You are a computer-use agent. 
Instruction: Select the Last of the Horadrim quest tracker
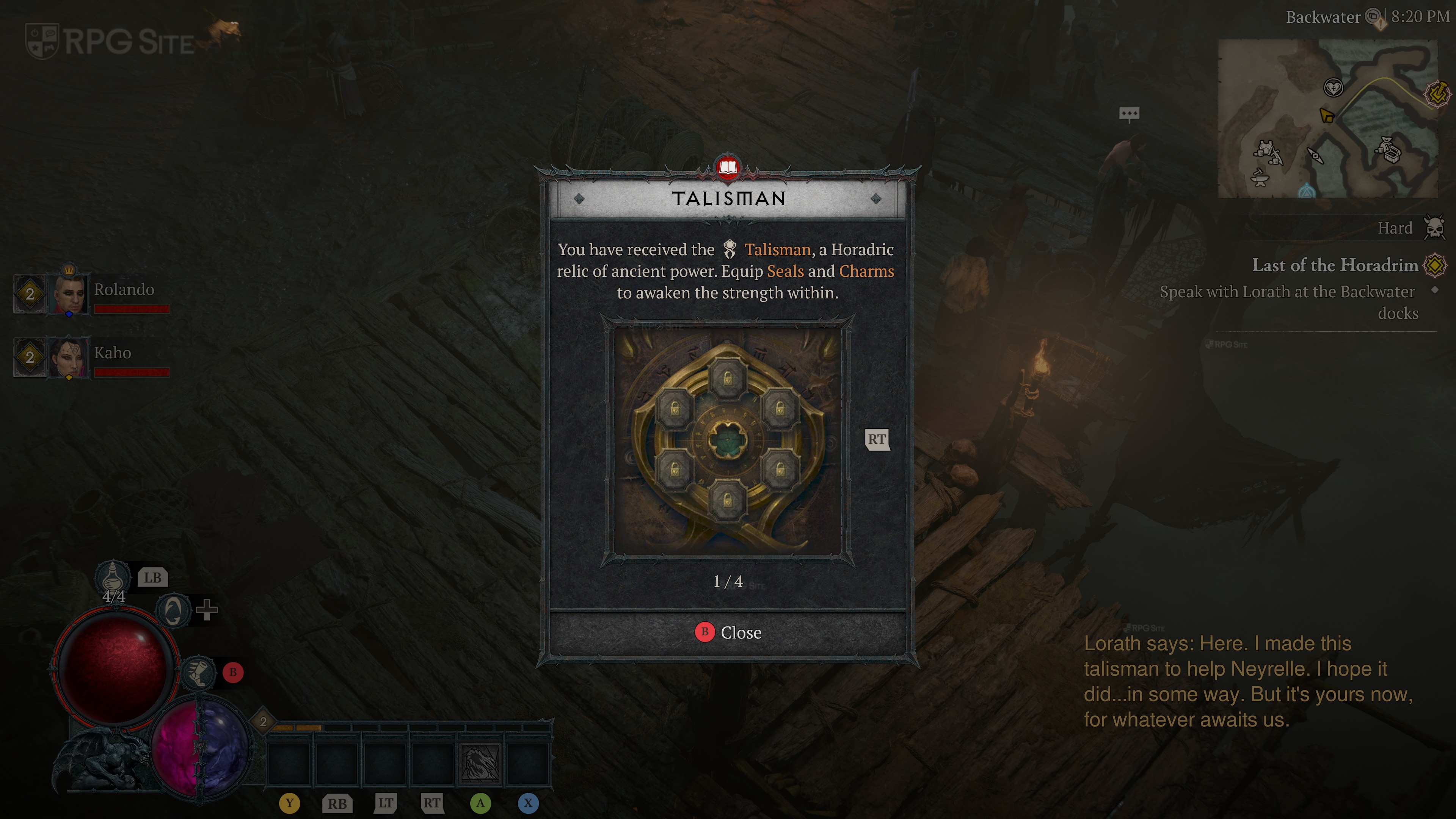(x=1335, y=265)
